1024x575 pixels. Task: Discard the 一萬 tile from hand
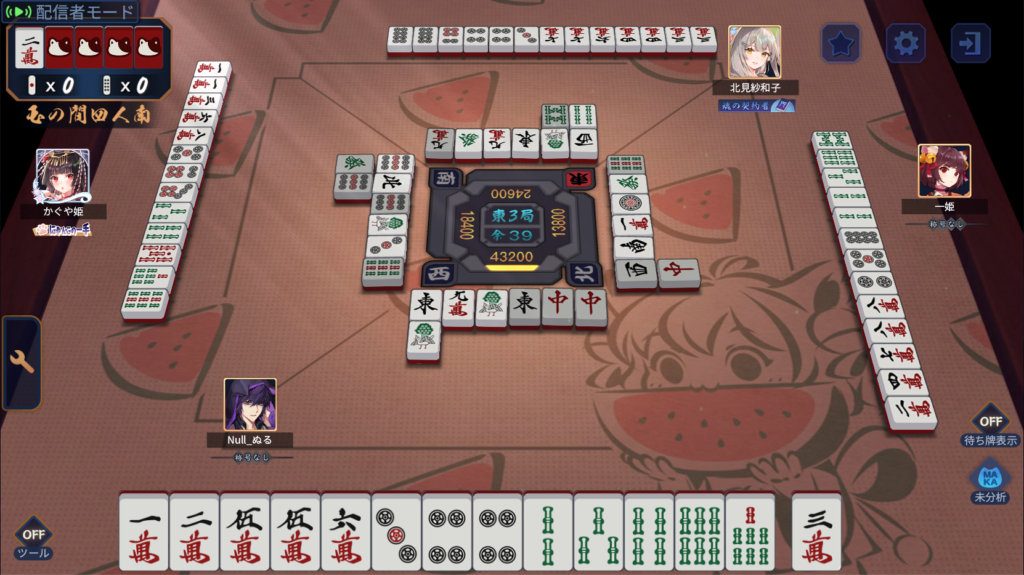point(144,532)
